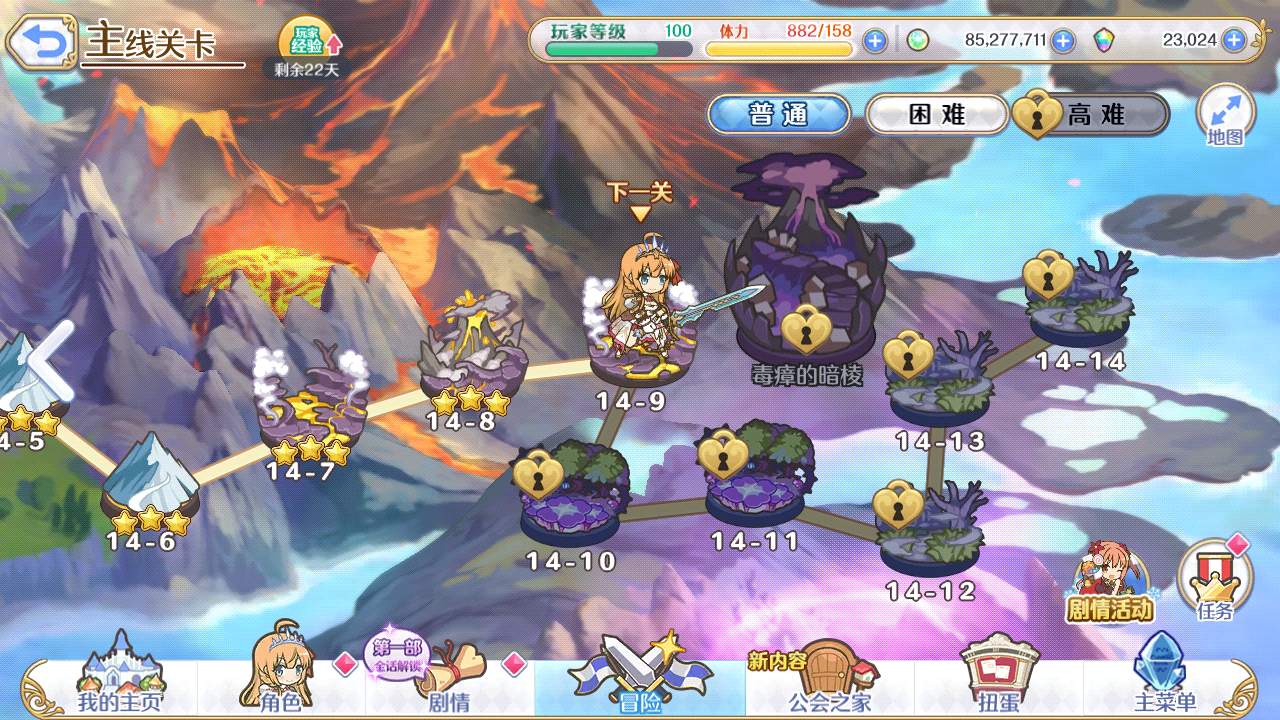Click the mana purchase plus button

click(1062, 42)
